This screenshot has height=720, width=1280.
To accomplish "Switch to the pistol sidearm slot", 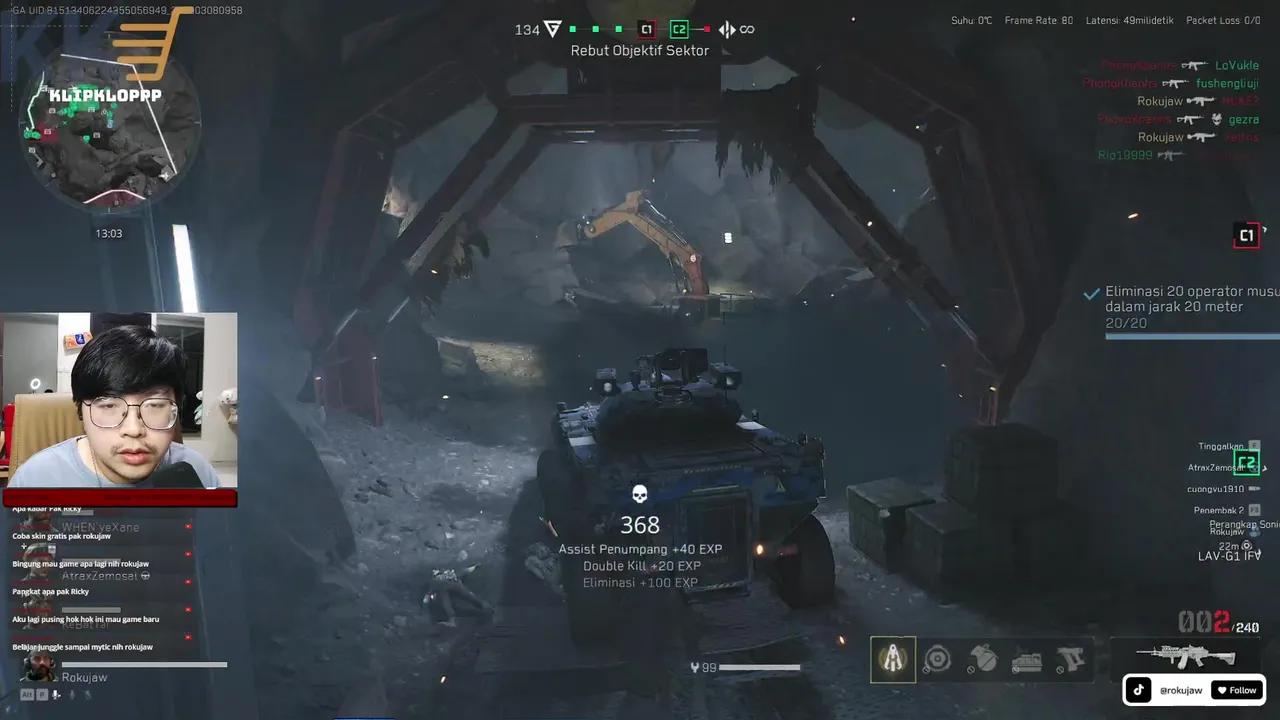I will click(x=1070, y=660).
